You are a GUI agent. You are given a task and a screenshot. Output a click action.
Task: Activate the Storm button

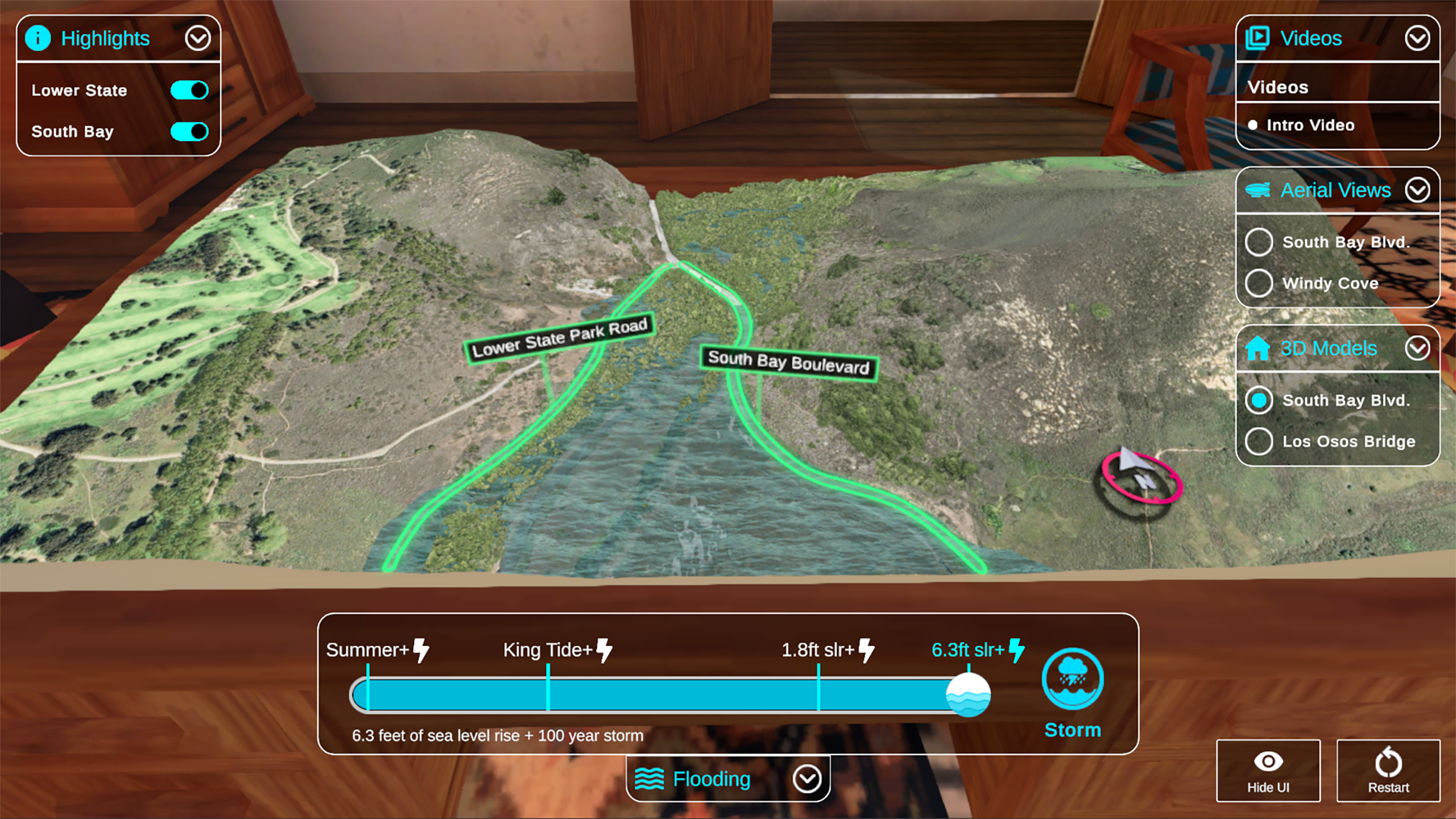pos(1072,680)
